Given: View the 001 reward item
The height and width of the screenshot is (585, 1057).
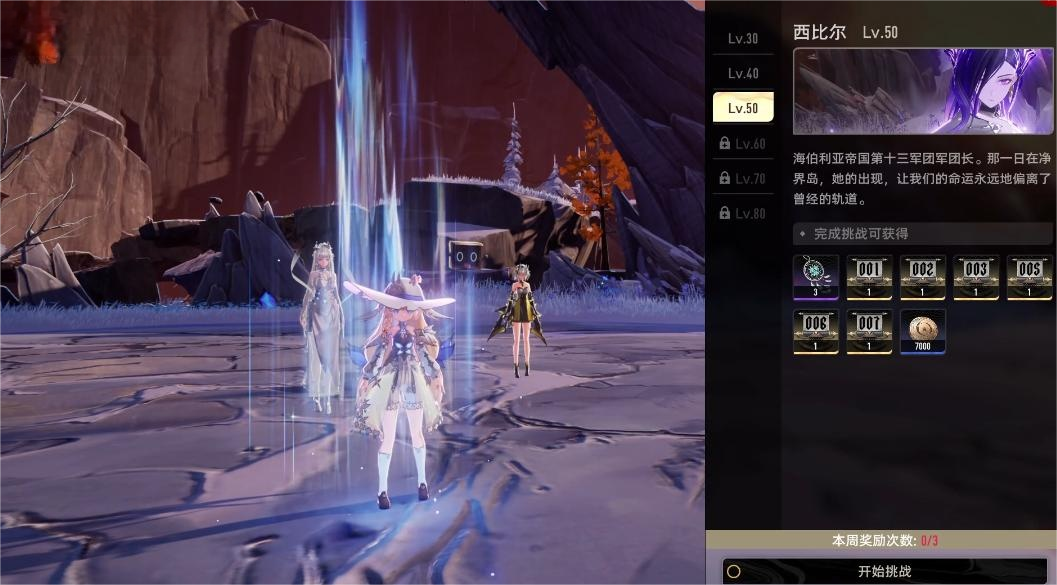Looking at the screenshot, I should point(869,277).
